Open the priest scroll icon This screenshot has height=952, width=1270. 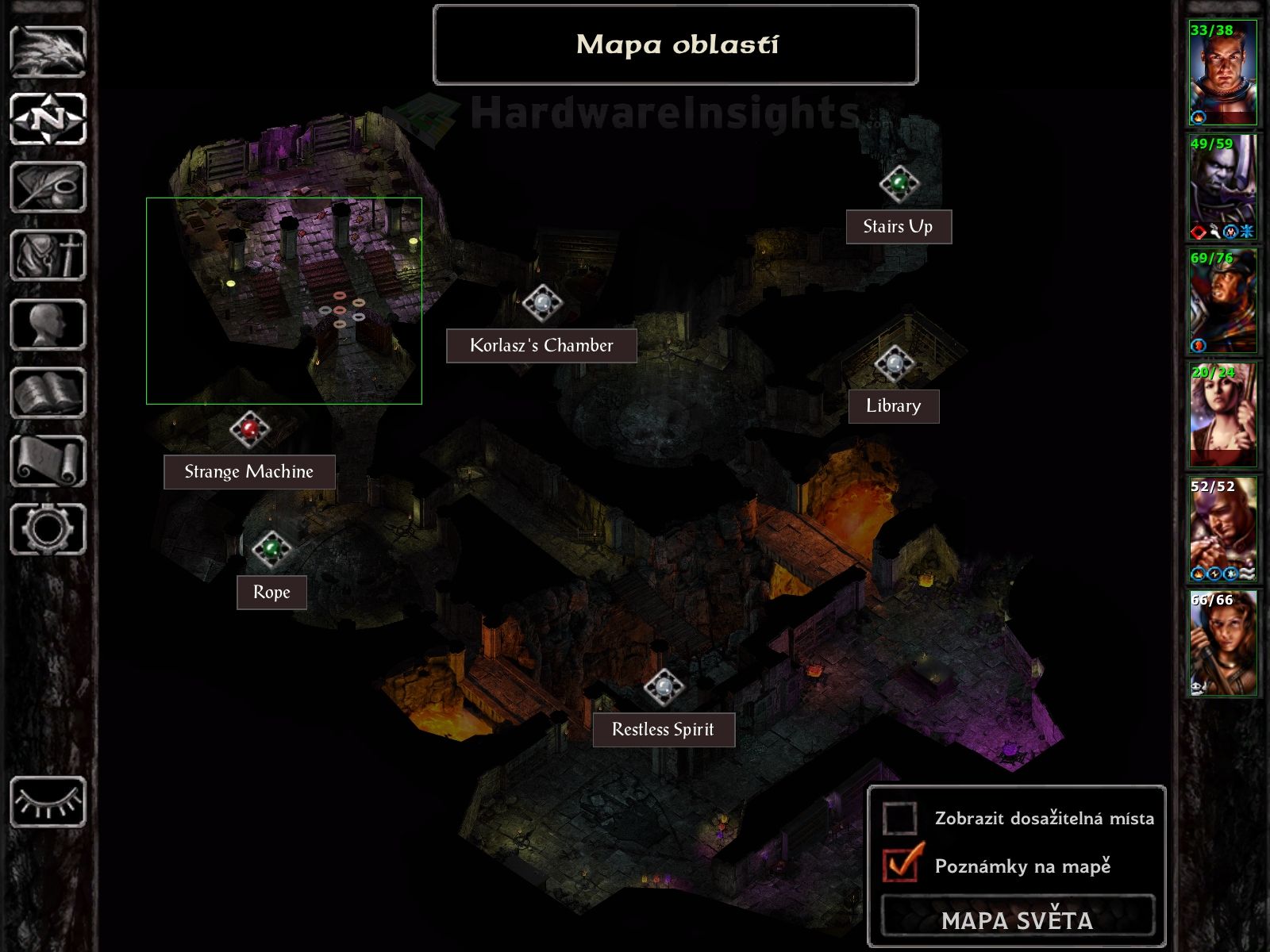tap(48, 461)
